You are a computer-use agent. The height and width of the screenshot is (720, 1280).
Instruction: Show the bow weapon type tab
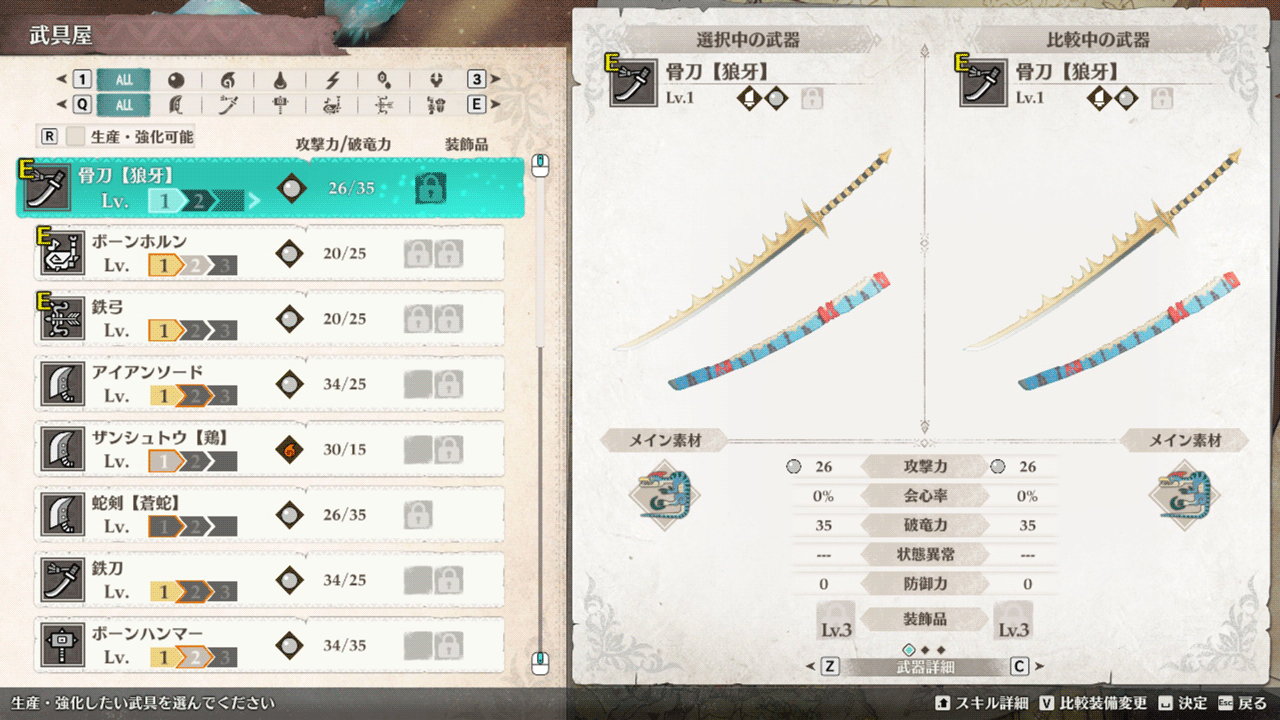pos(384,105)
